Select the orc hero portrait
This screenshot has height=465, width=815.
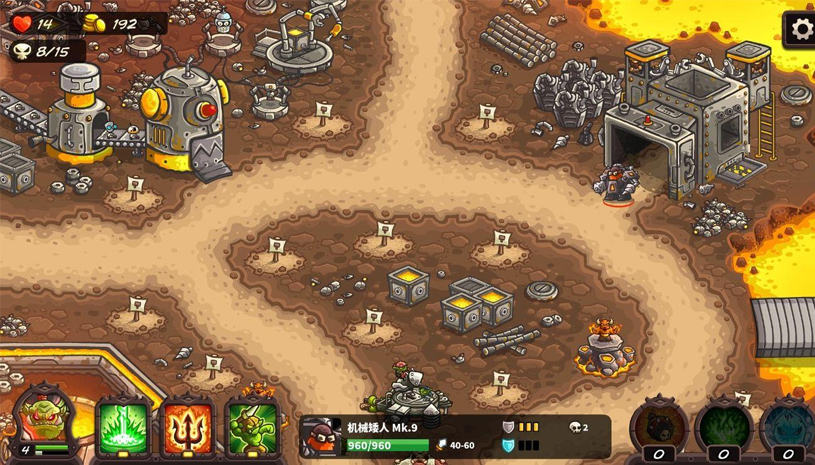(x=45, y=419)
